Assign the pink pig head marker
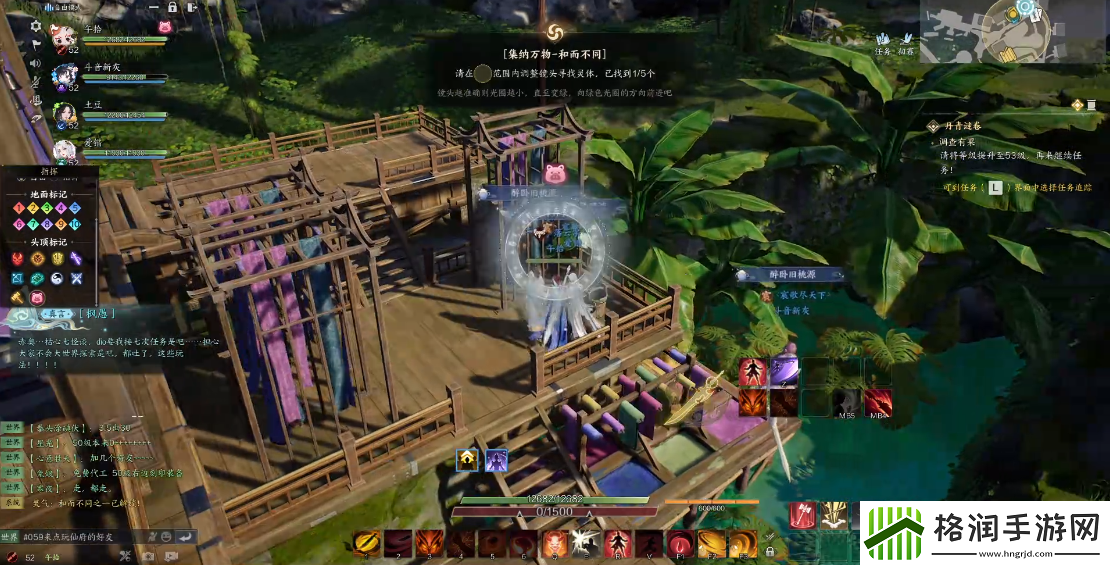 click(38, 297)
